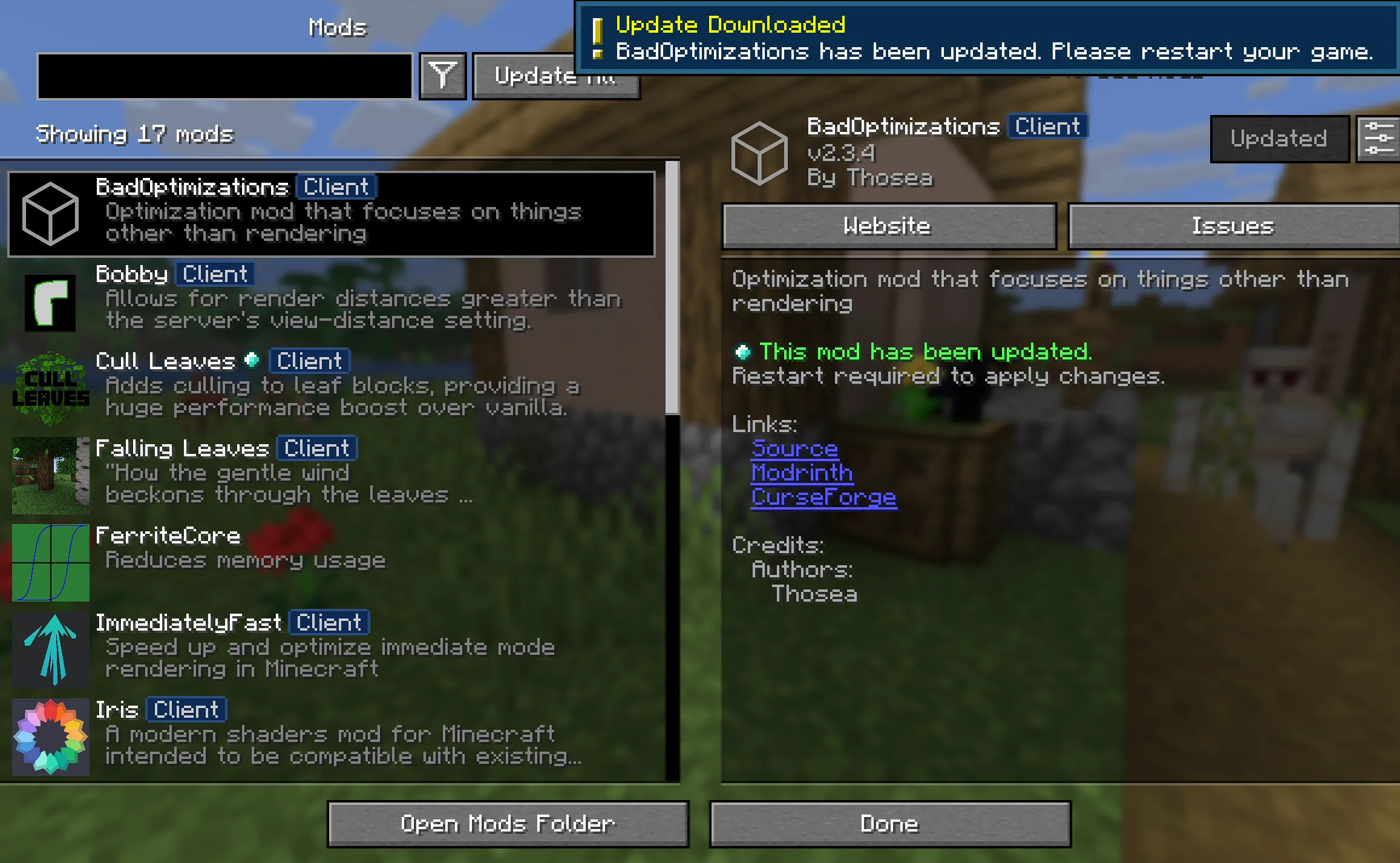The height and width of the screenshot is (863, 1400).
Task: Open the search filter funnel icon
Action: pyautogui.click(x=442, y=75)
